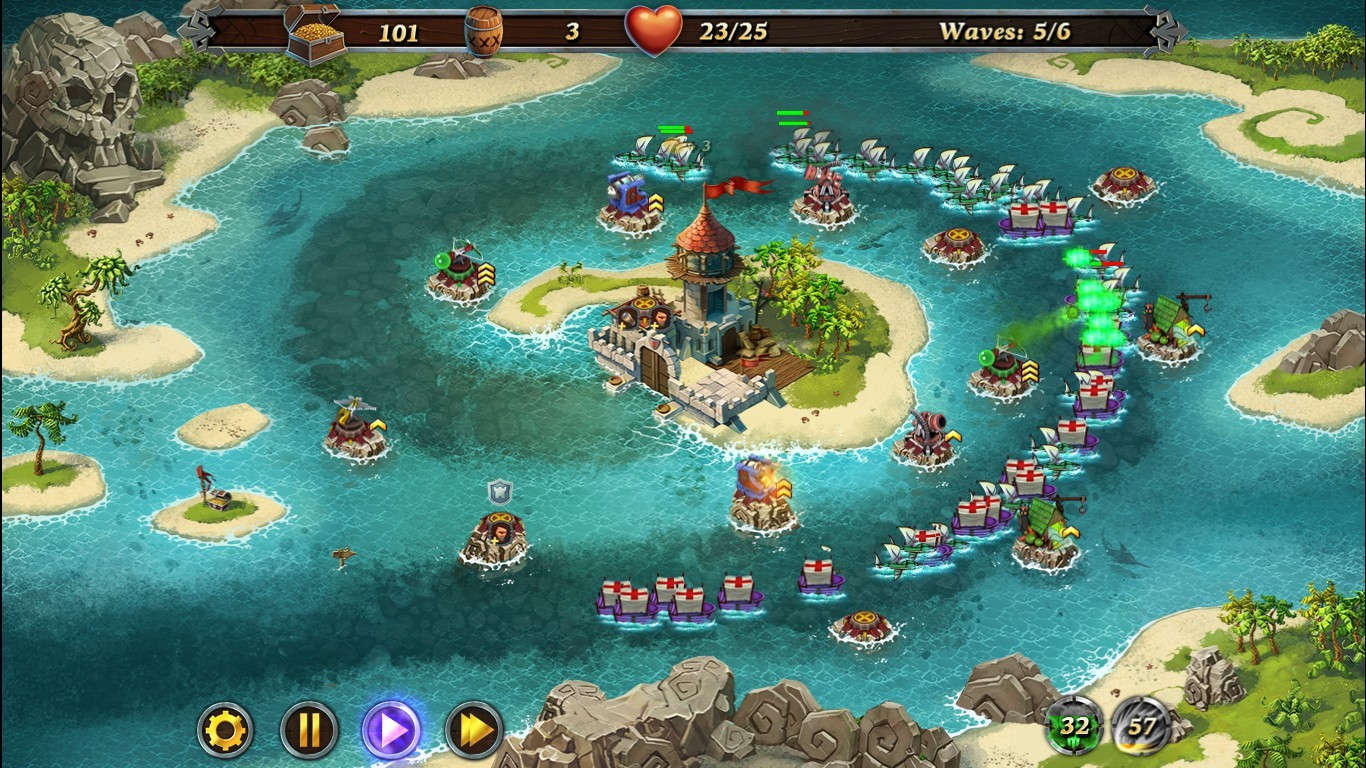
Task: Click the Waves 5/6 counter
Action: (1003, 31)
